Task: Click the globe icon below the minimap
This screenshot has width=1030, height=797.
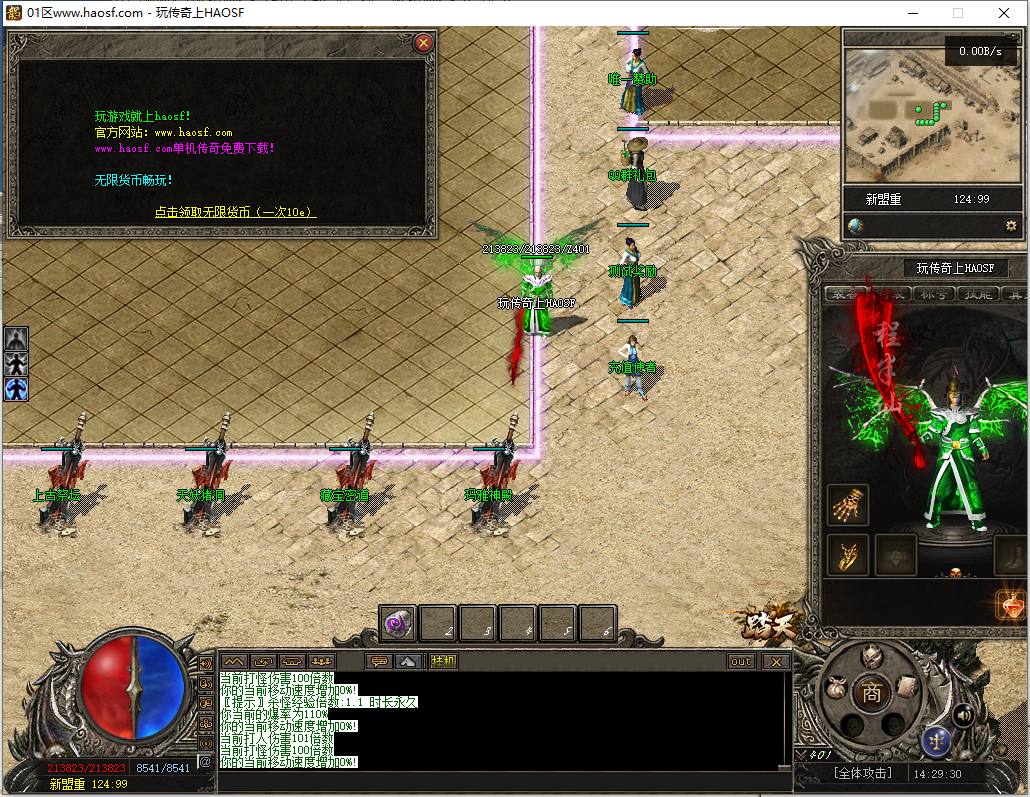Action: click(856, 226)
